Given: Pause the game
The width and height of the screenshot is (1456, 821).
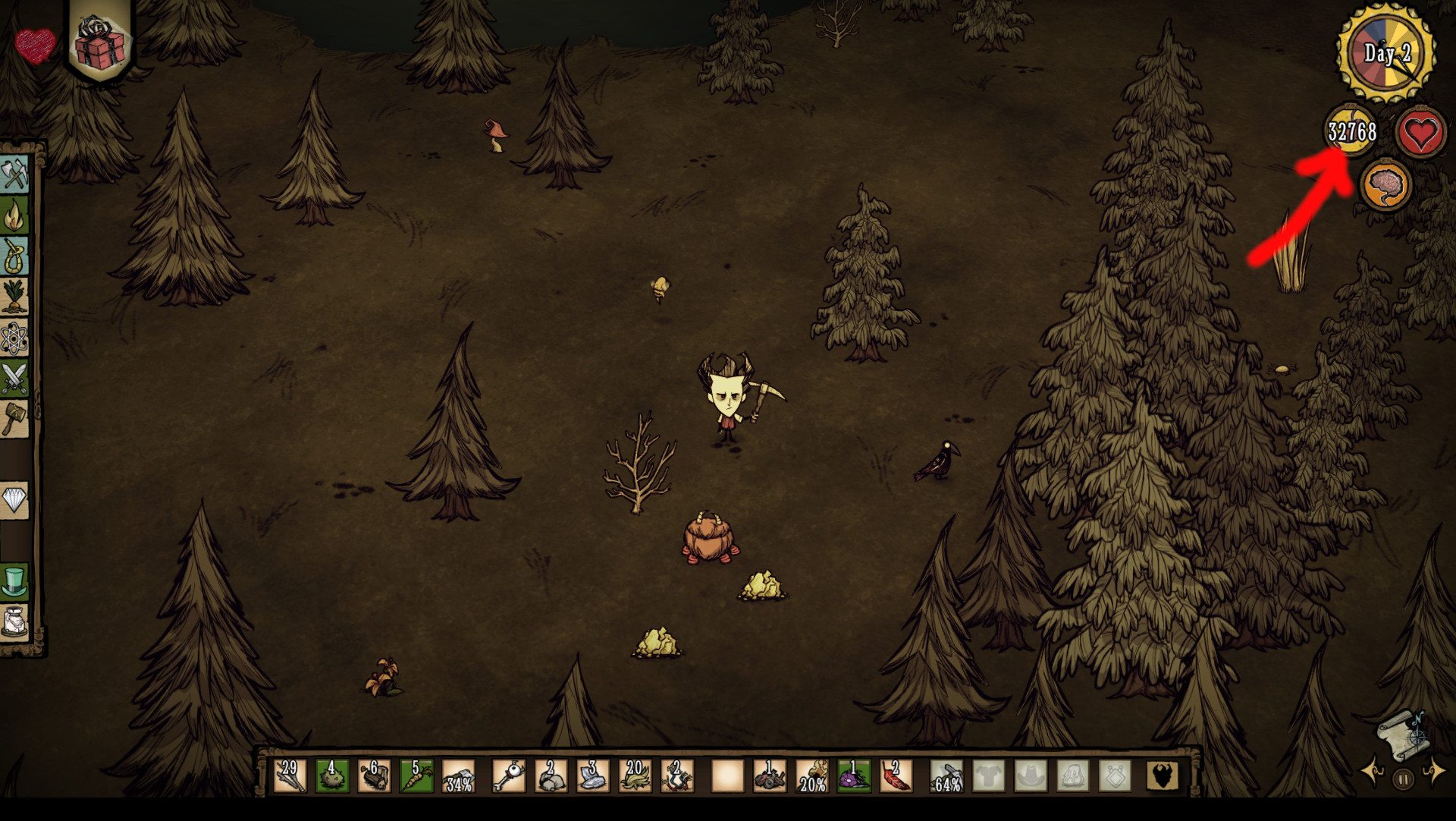Looking at the screenshot, I should [1403, 779].
